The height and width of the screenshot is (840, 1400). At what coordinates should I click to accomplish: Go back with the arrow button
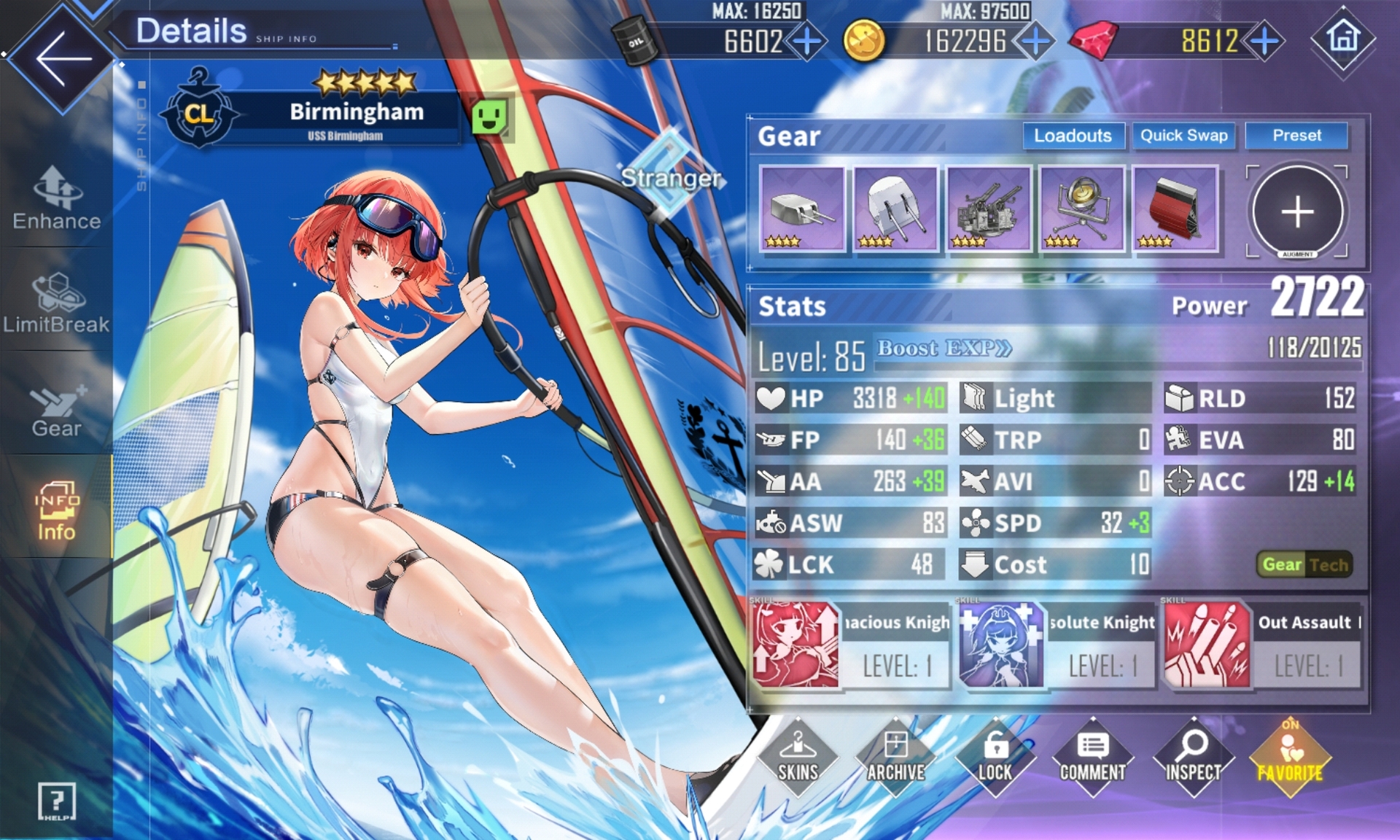click(63, 58)
